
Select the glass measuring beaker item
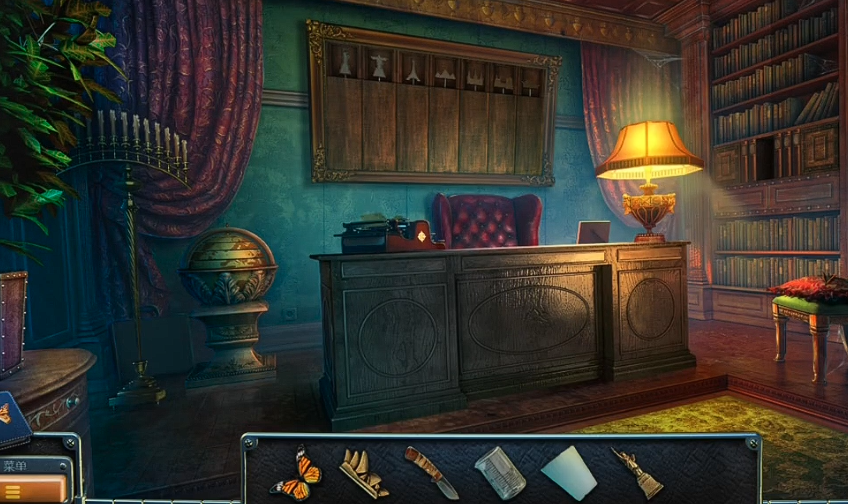[499, 472]
